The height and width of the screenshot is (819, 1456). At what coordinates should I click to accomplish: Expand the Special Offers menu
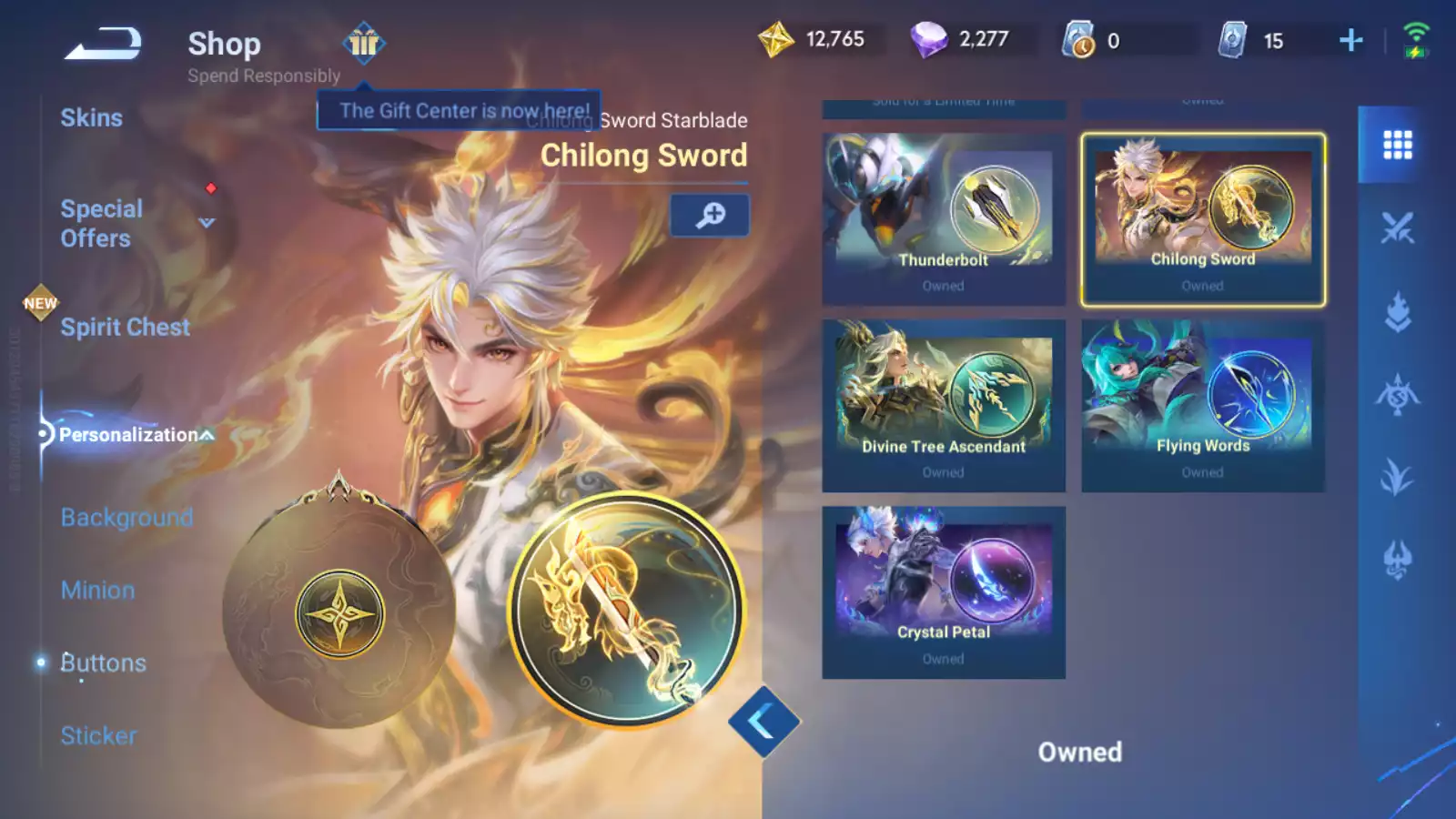[207, 223]
